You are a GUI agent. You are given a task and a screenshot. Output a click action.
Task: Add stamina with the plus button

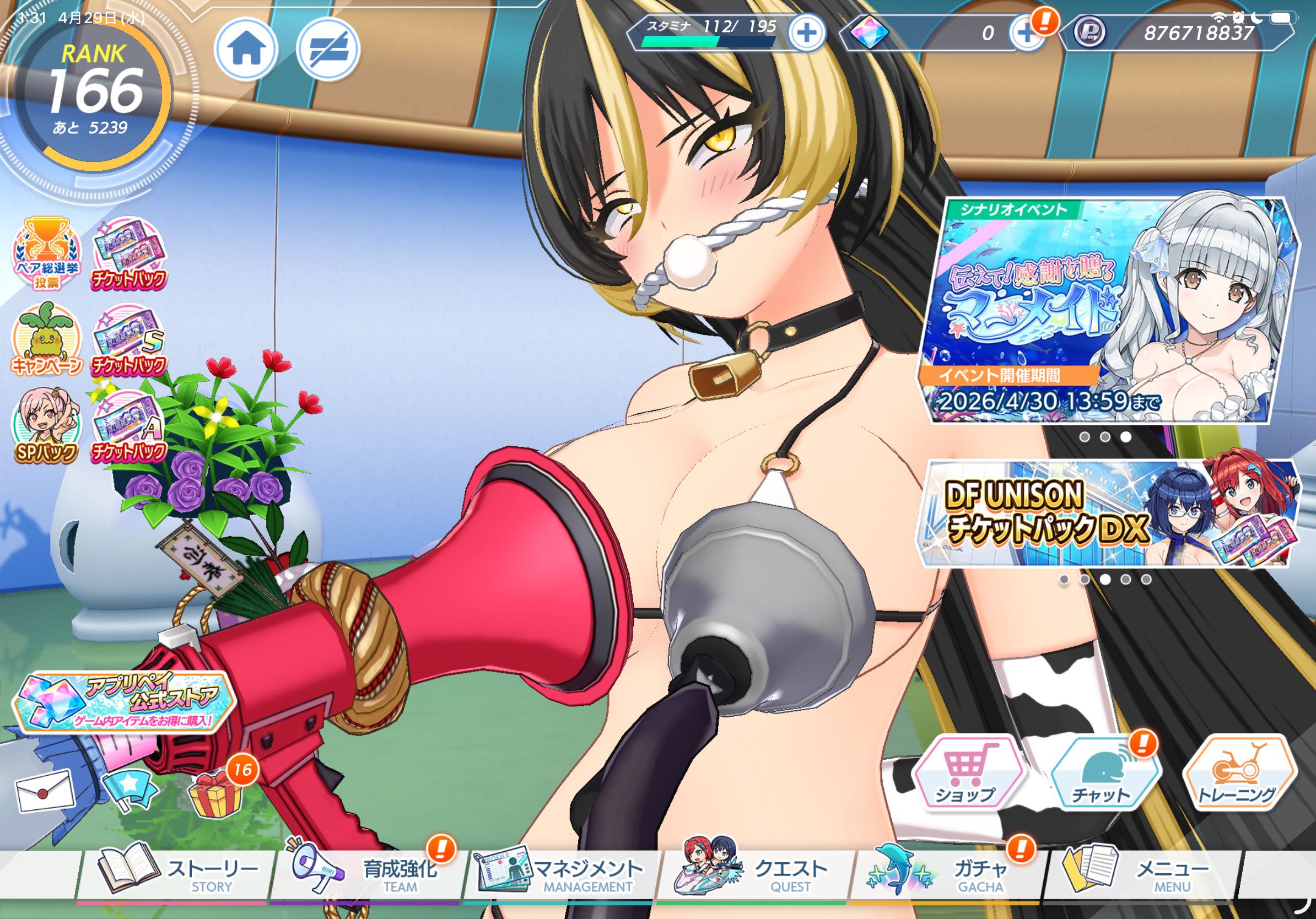[x=806, y=33]
